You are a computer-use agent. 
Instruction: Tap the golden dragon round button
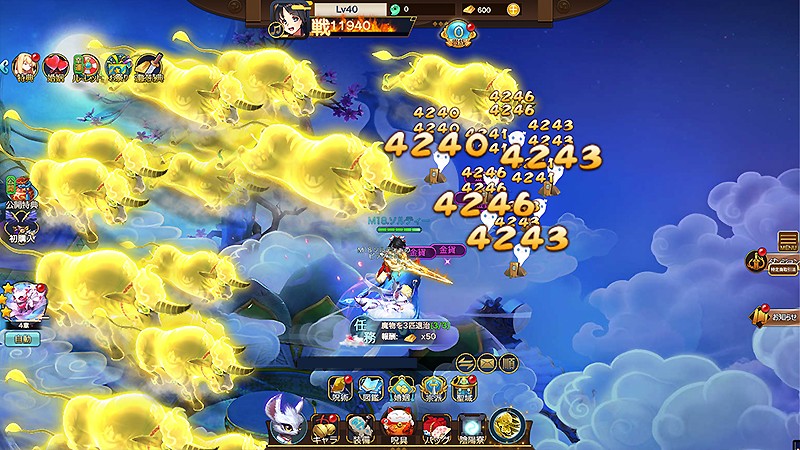pos(508,424)
